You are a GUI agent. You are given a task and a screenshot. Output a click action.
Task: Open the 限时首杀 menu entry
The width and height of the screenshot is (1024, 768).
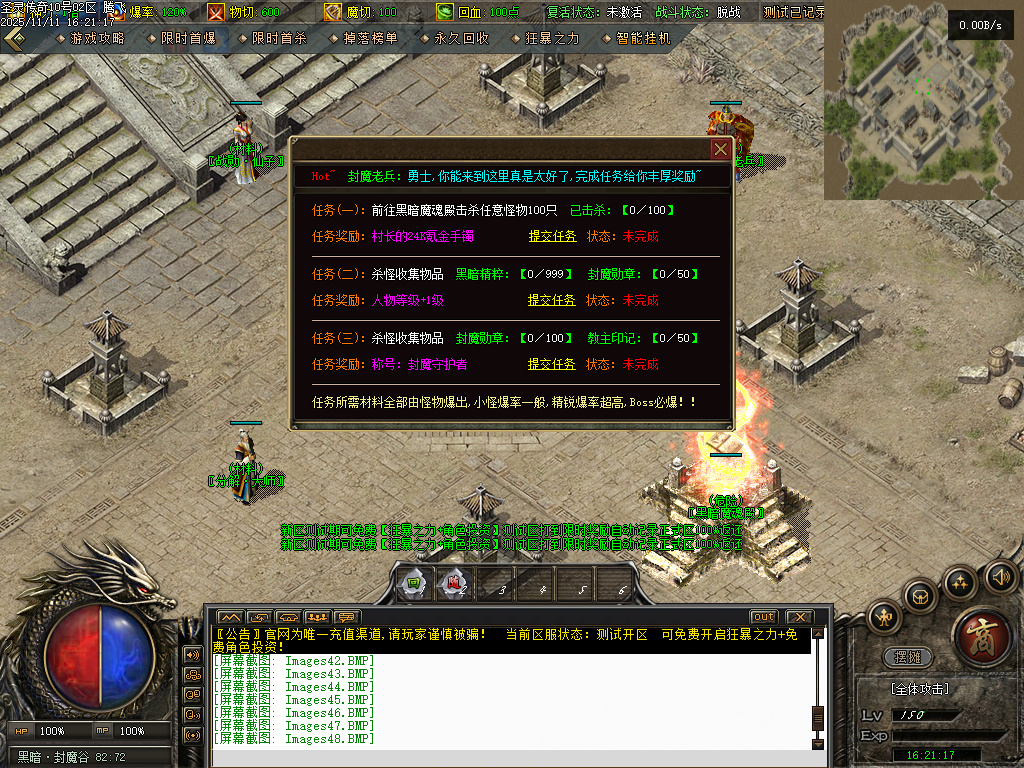click(279, 38)
